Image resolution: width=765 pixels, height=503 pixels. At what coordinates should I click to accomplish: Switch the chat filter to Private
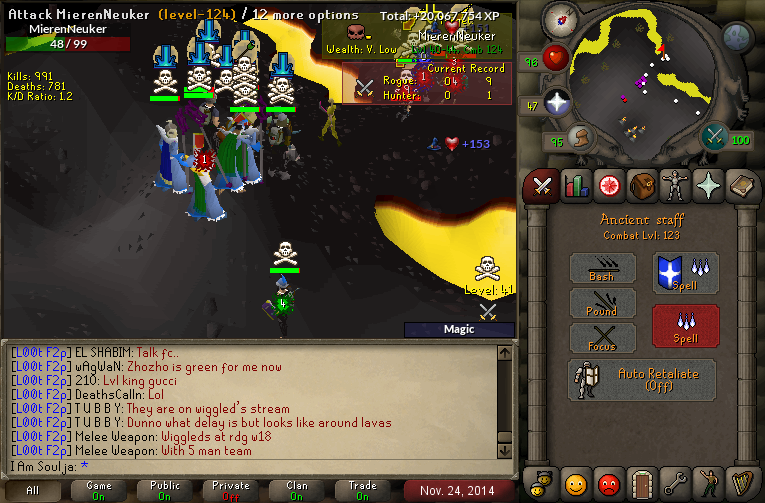click(x=230, y=491)
